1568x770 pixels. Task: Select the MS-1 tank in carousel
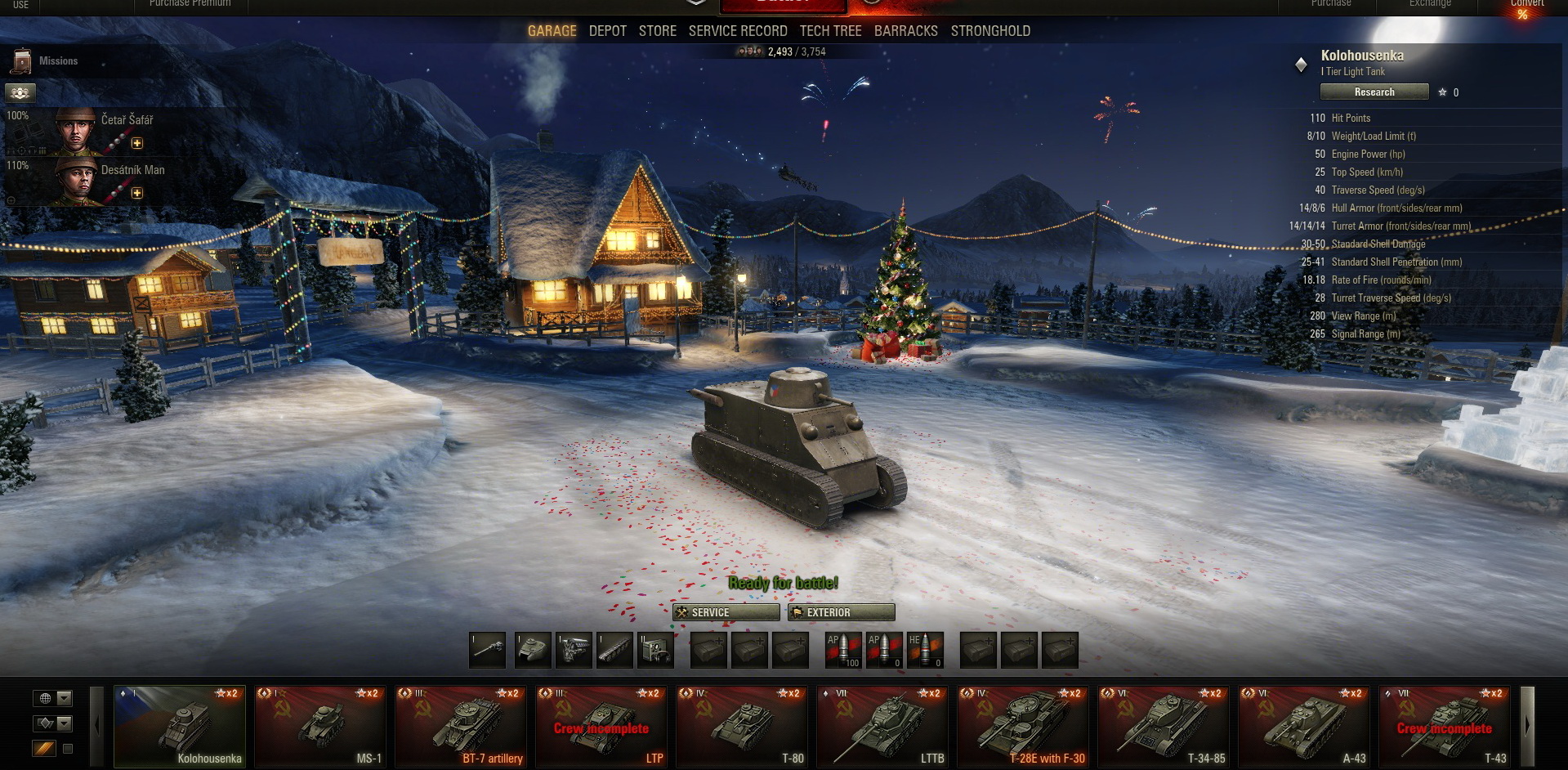pos(320,727)
